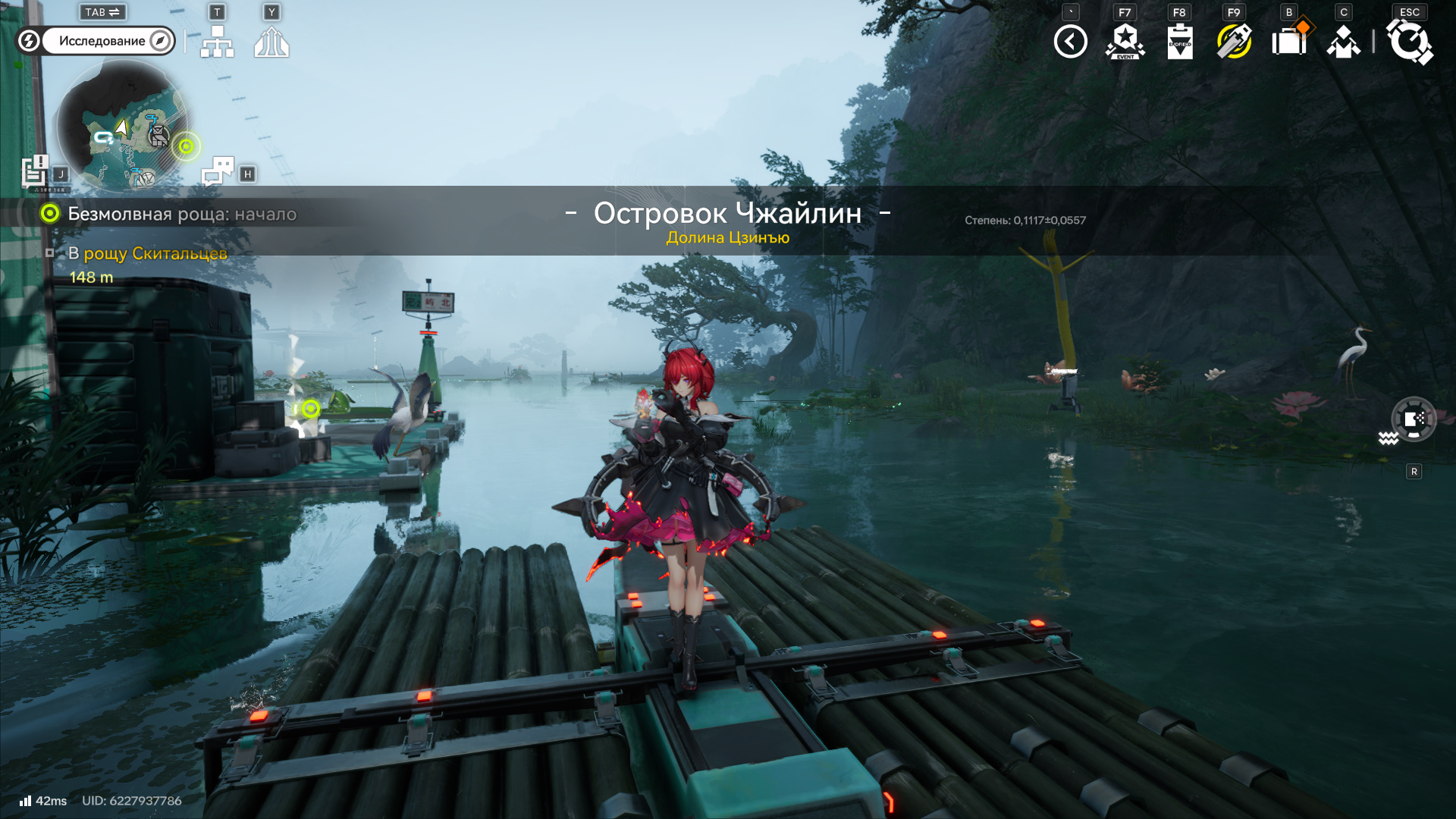1456x819 pixels.
Task: Open the Event star badge icon
Action: [1125, 42]
